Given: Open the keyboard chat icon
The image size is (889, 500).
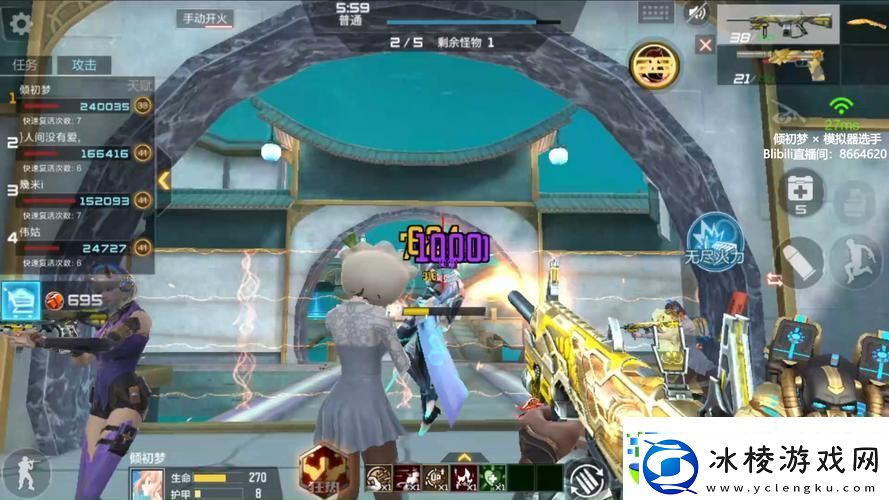Looking at the screenshot, I should [x=657, y=13].
